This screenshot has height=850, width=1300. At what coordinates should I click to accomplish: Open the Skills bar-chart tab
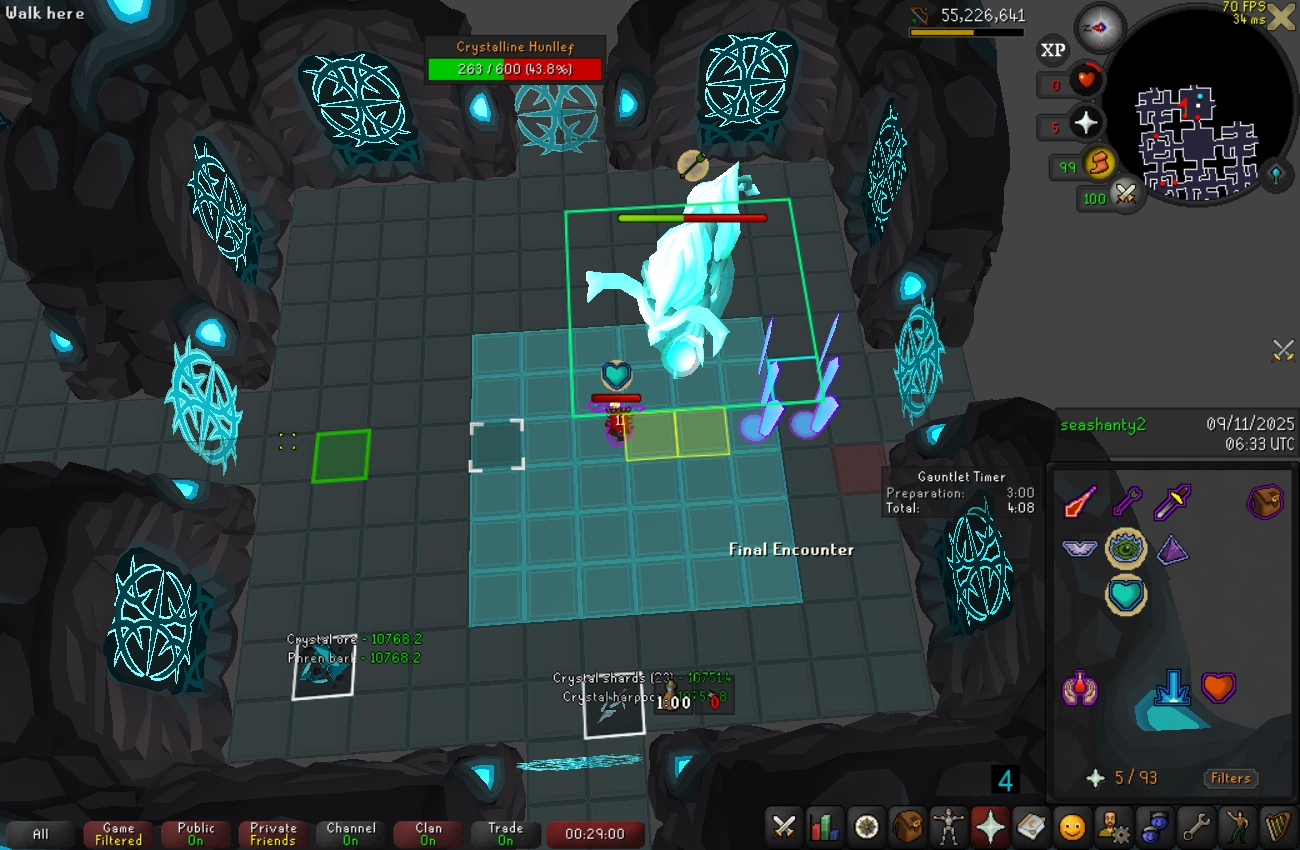tap(825, 827)
